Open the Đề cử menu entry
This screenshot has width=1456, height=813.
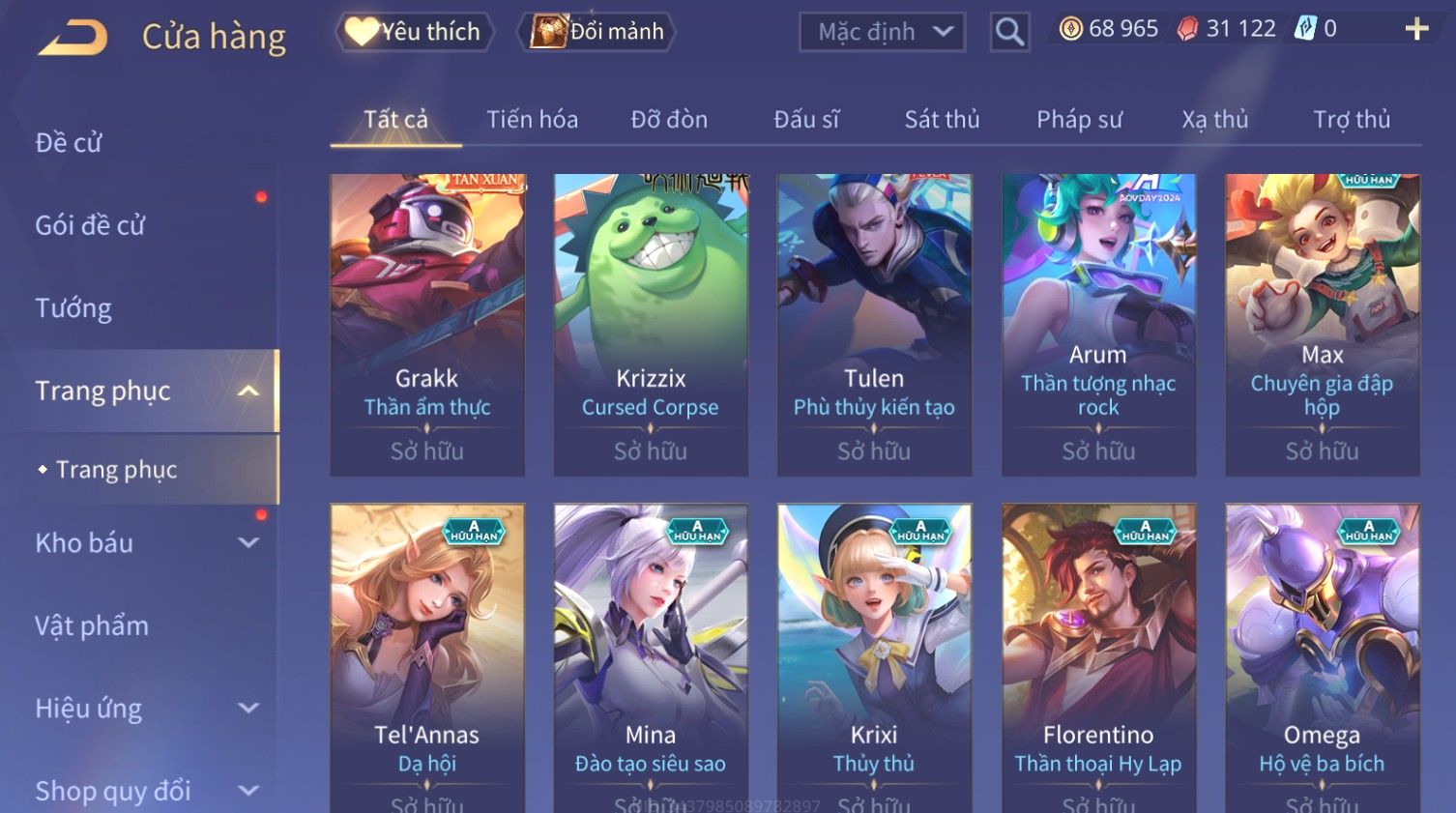[69, 143]
